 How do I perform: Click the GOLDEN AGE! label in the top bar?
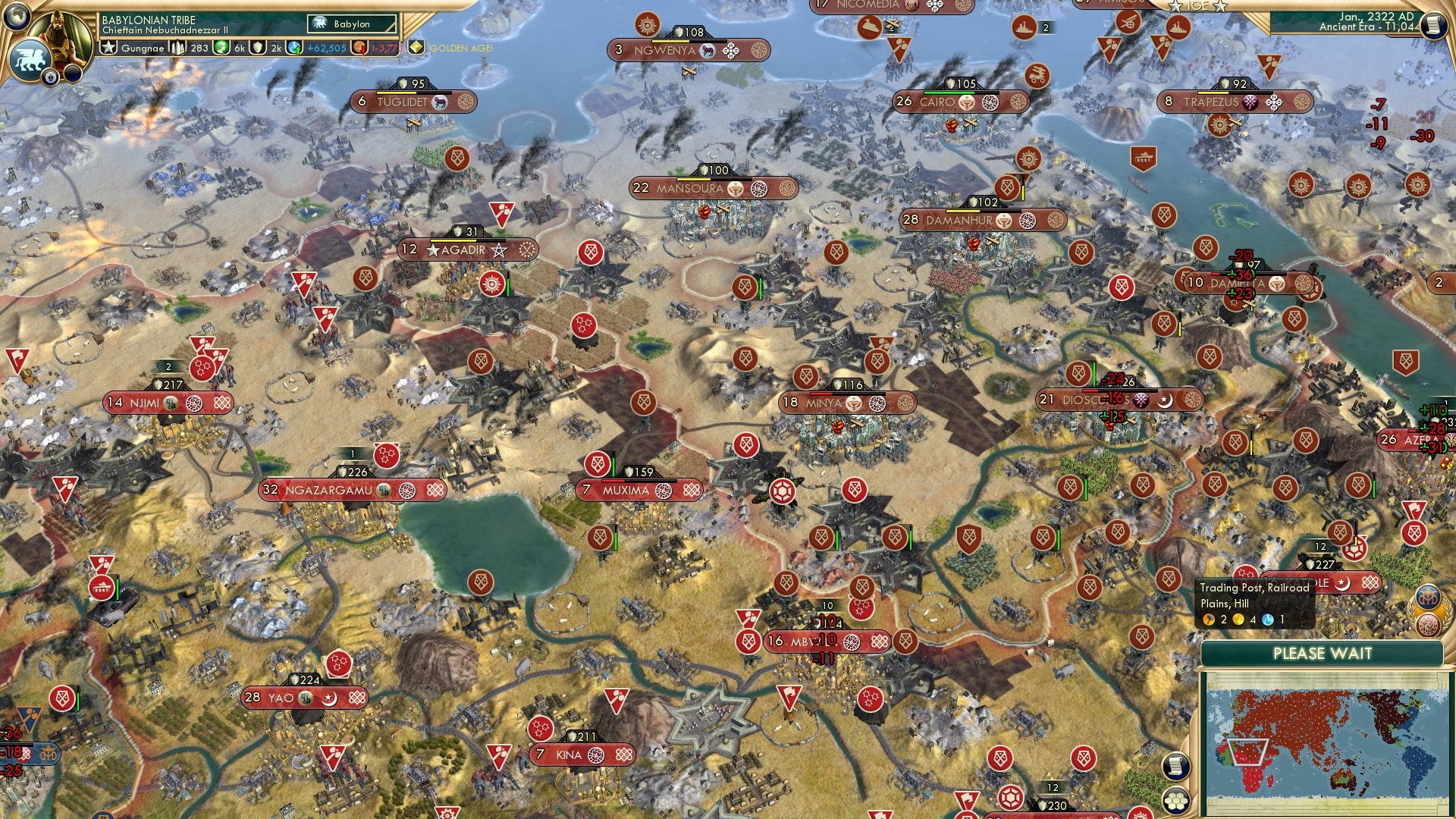pyautogui.click(x=459, y=47)
